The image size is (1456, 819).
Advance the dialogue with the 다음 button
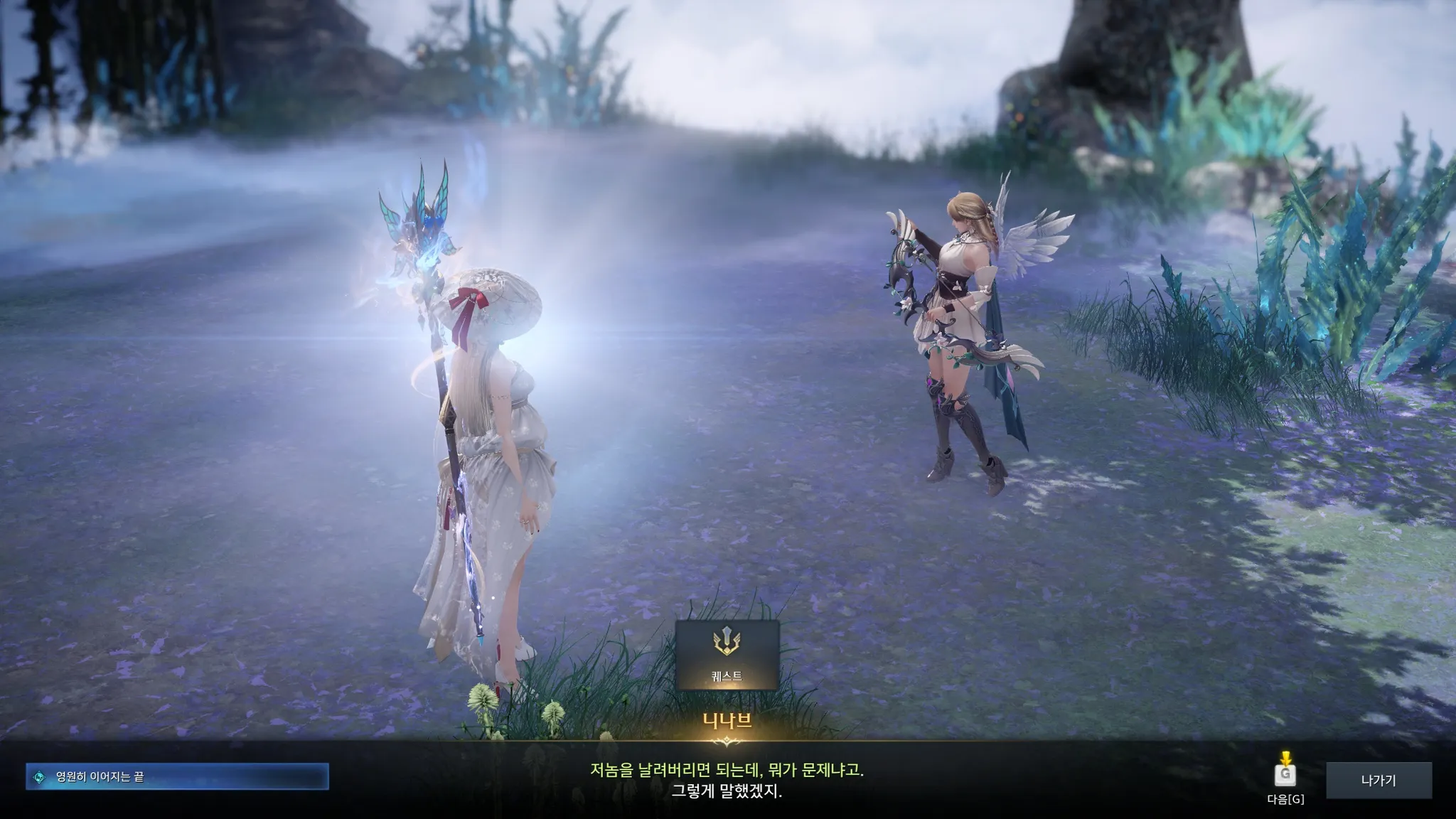[1285, 775]
